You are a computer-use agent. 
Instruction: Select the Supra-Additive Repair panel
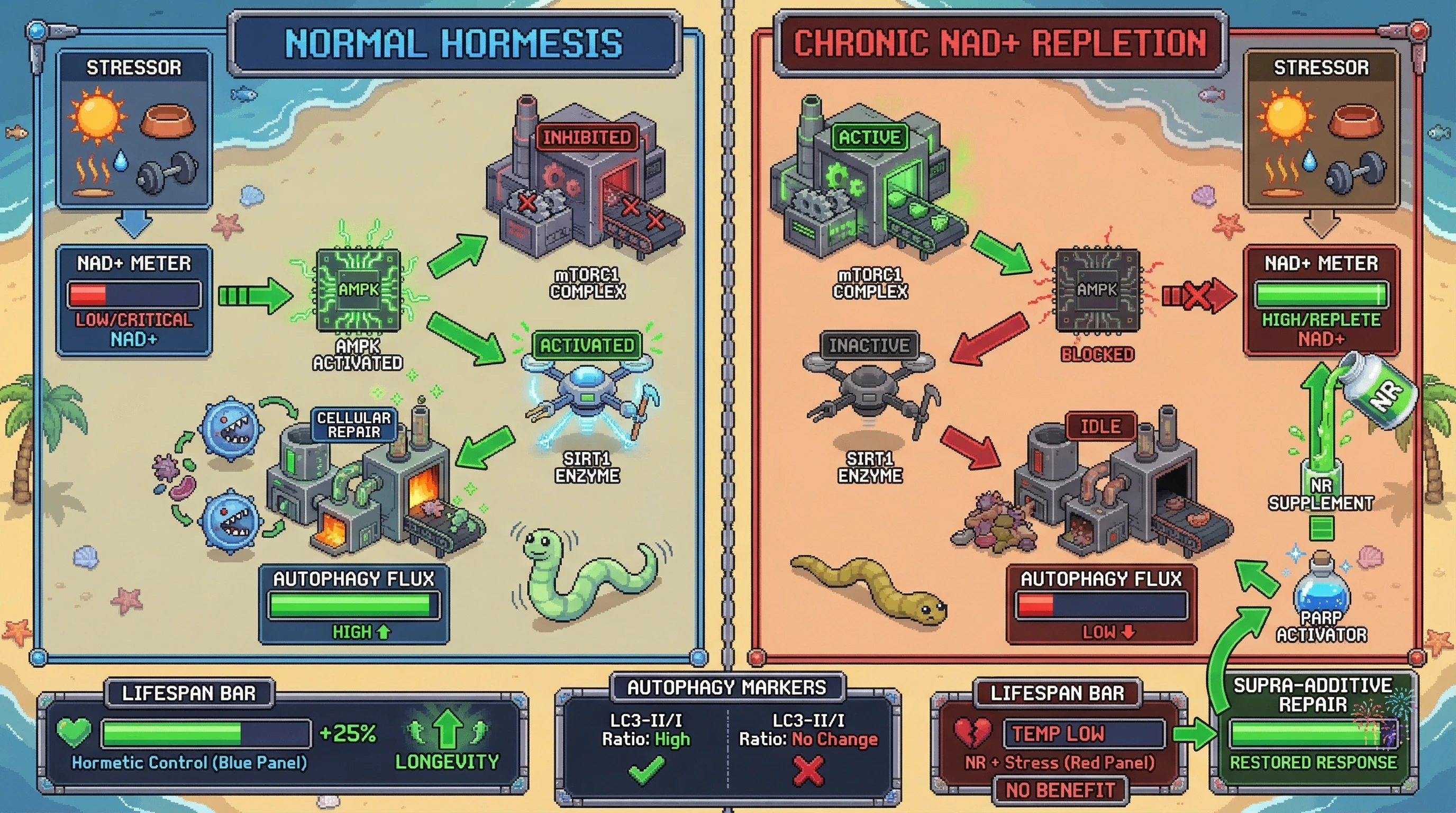click(1313, 729)
